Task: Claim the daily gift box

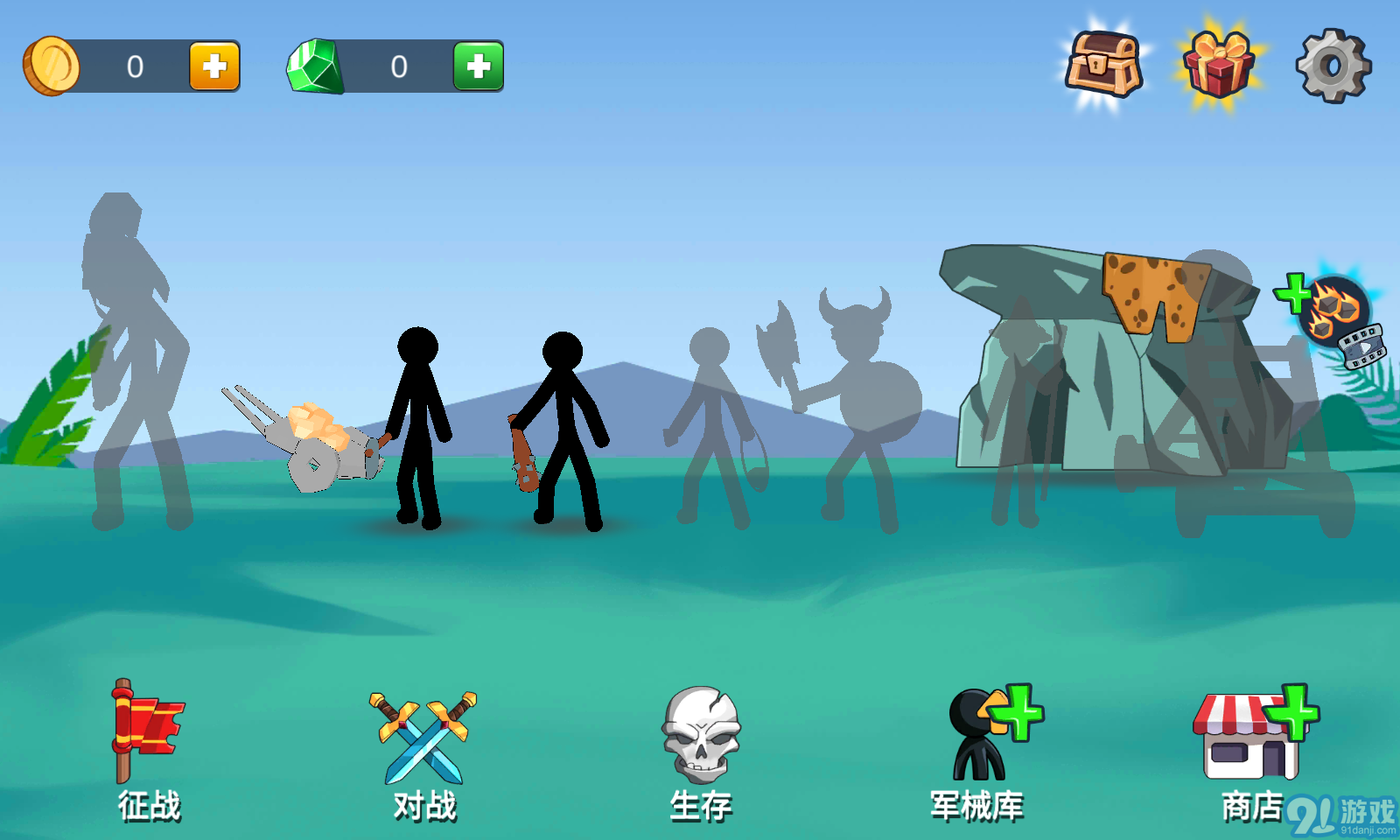Action: (x=1216, y=66)
